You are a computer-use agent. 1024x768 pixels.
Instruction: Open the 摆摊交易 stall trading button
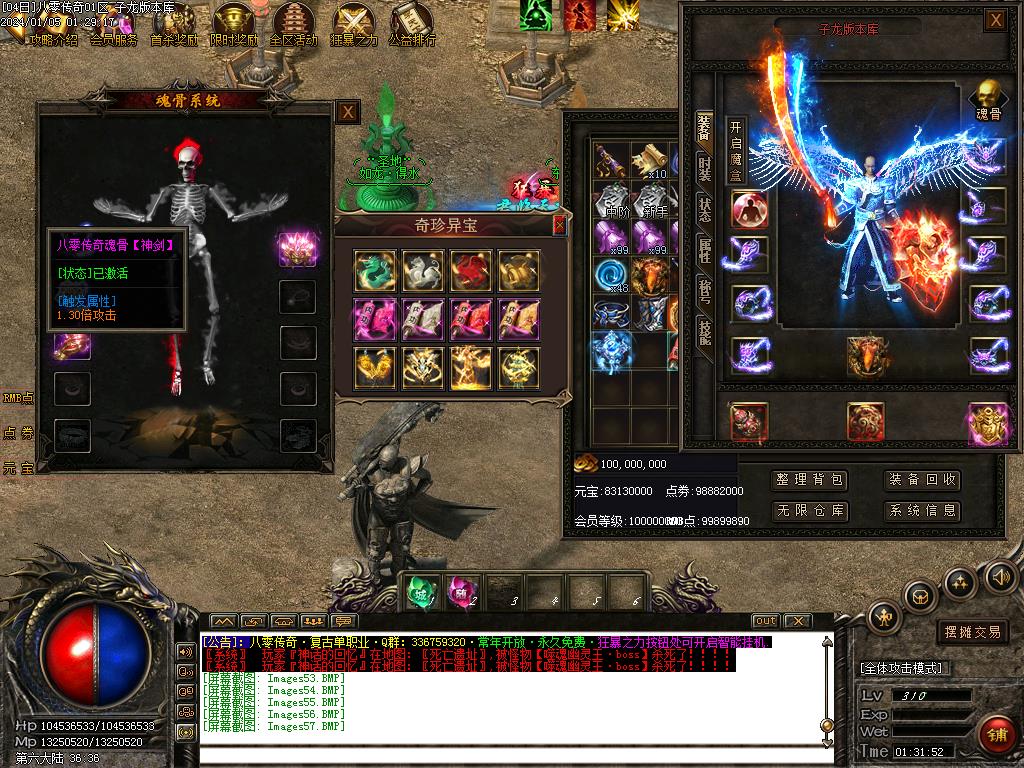point(972,632)
